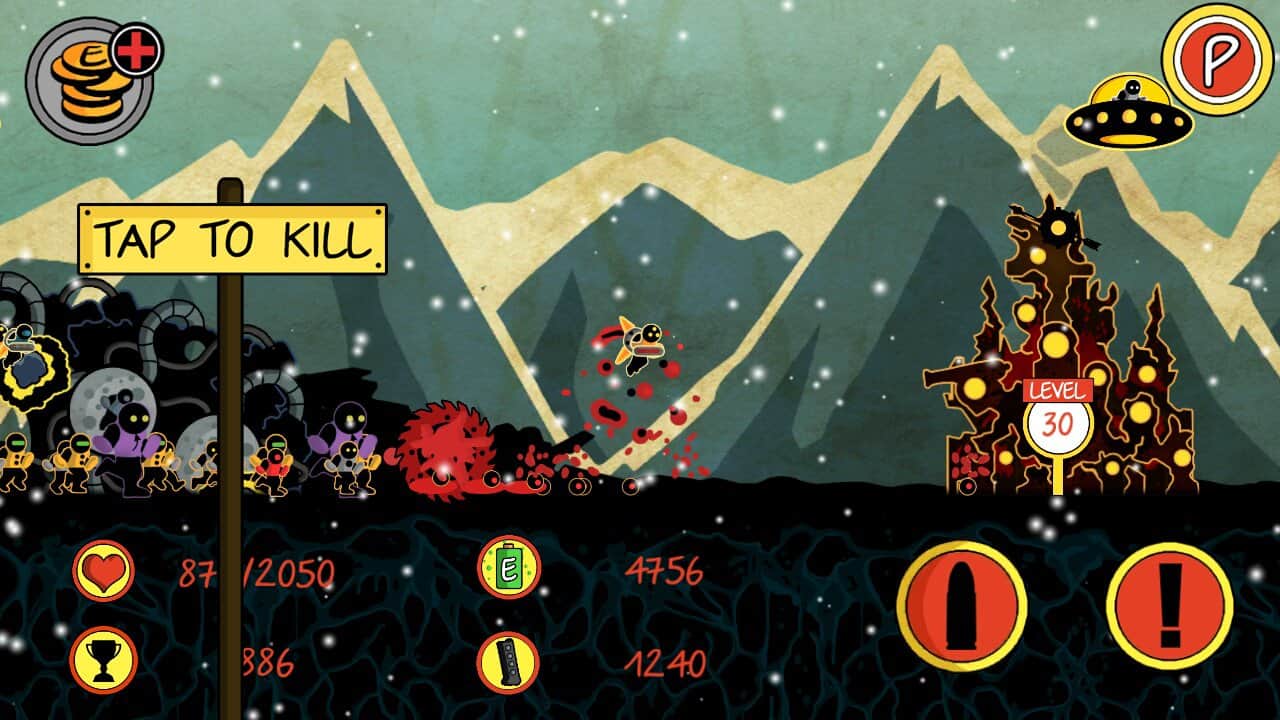
Task: Open the add coins shop button
Action: [92, 80]
